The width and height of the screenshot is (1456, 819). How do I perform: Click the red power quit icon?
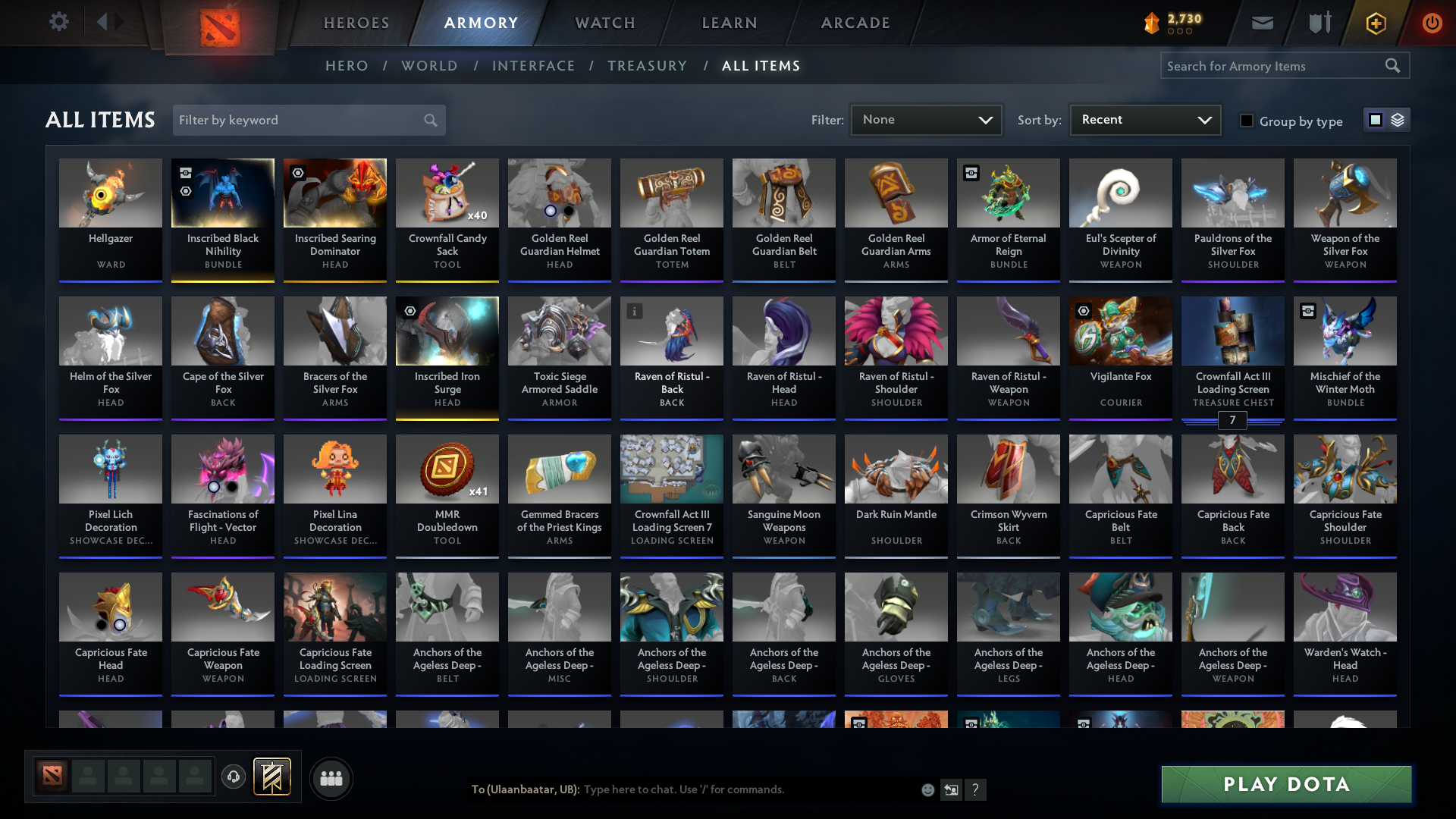[x=1432, y=23]
